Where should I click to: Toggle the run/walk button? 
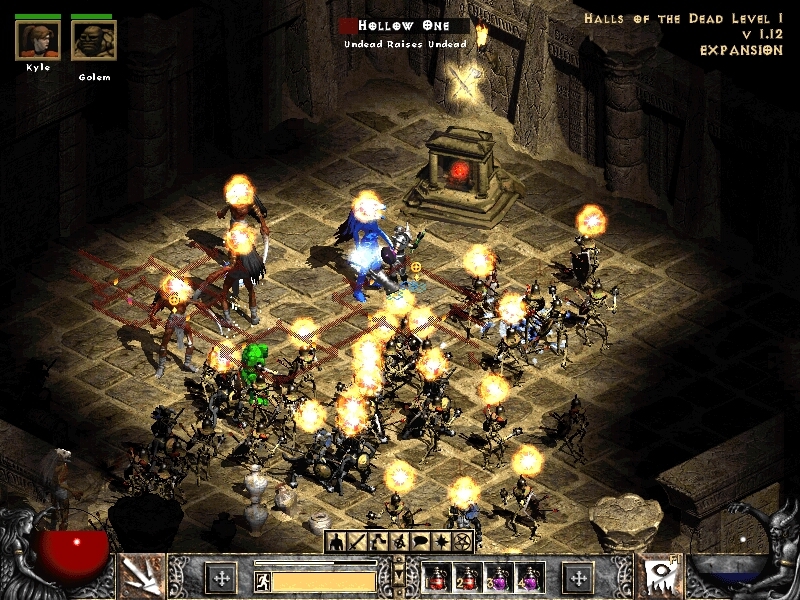tap(262, 579)
